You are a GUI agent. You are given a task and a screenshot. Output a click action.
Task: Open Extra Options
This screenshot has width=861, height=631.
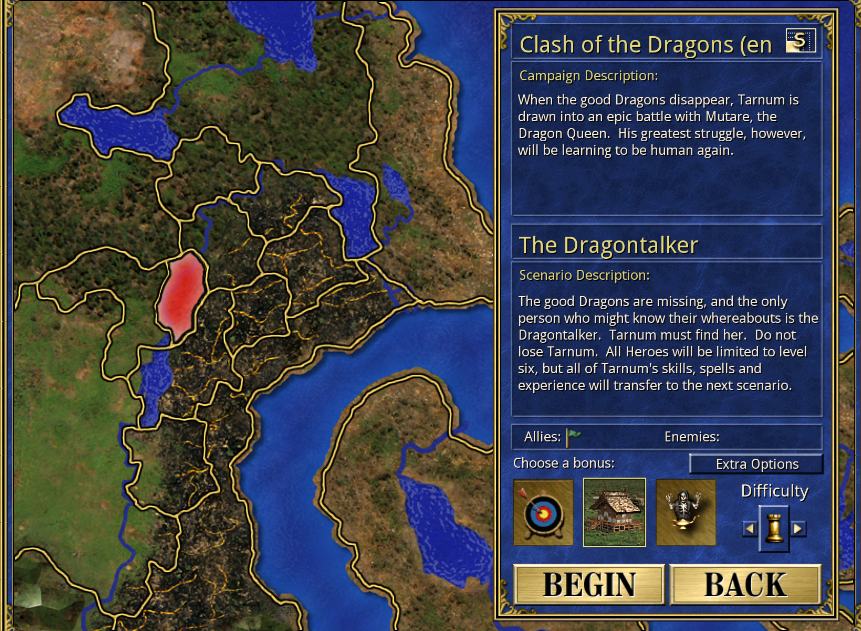click(756, 464)
